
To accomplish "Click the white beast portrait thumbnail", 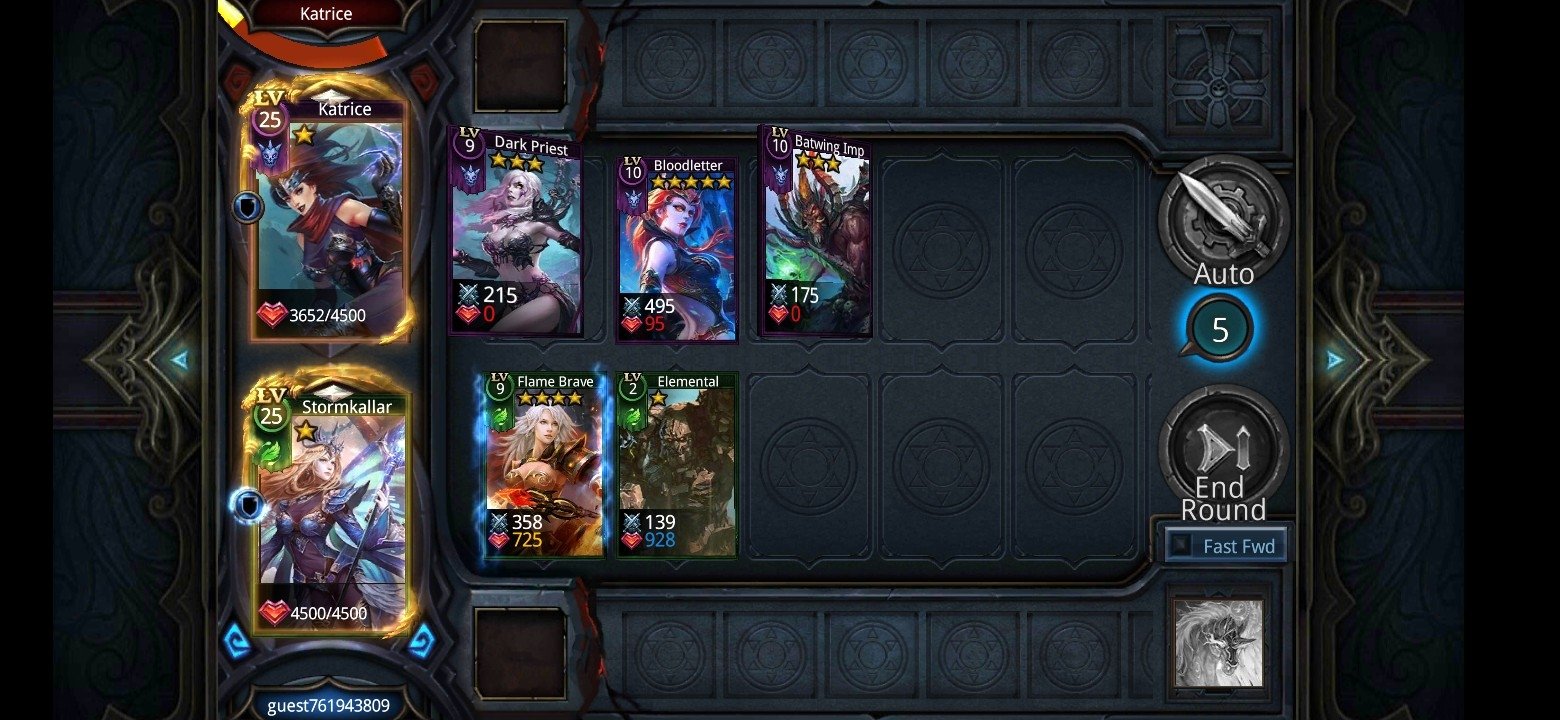I will tap(1218, 644).
